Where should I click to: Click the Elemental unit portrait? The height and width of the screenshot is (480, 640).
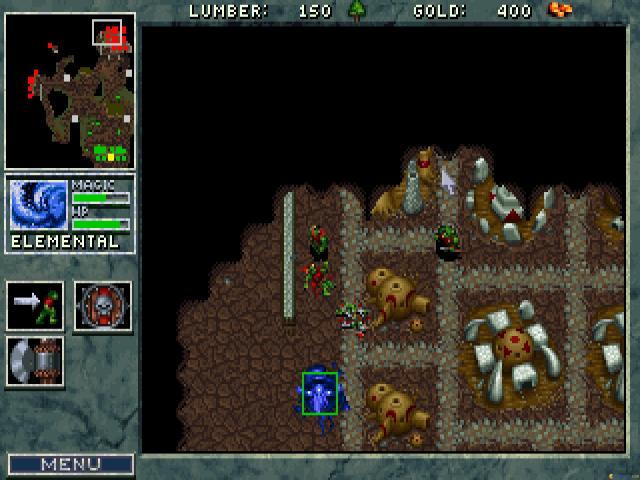click(x=39, y=206)
